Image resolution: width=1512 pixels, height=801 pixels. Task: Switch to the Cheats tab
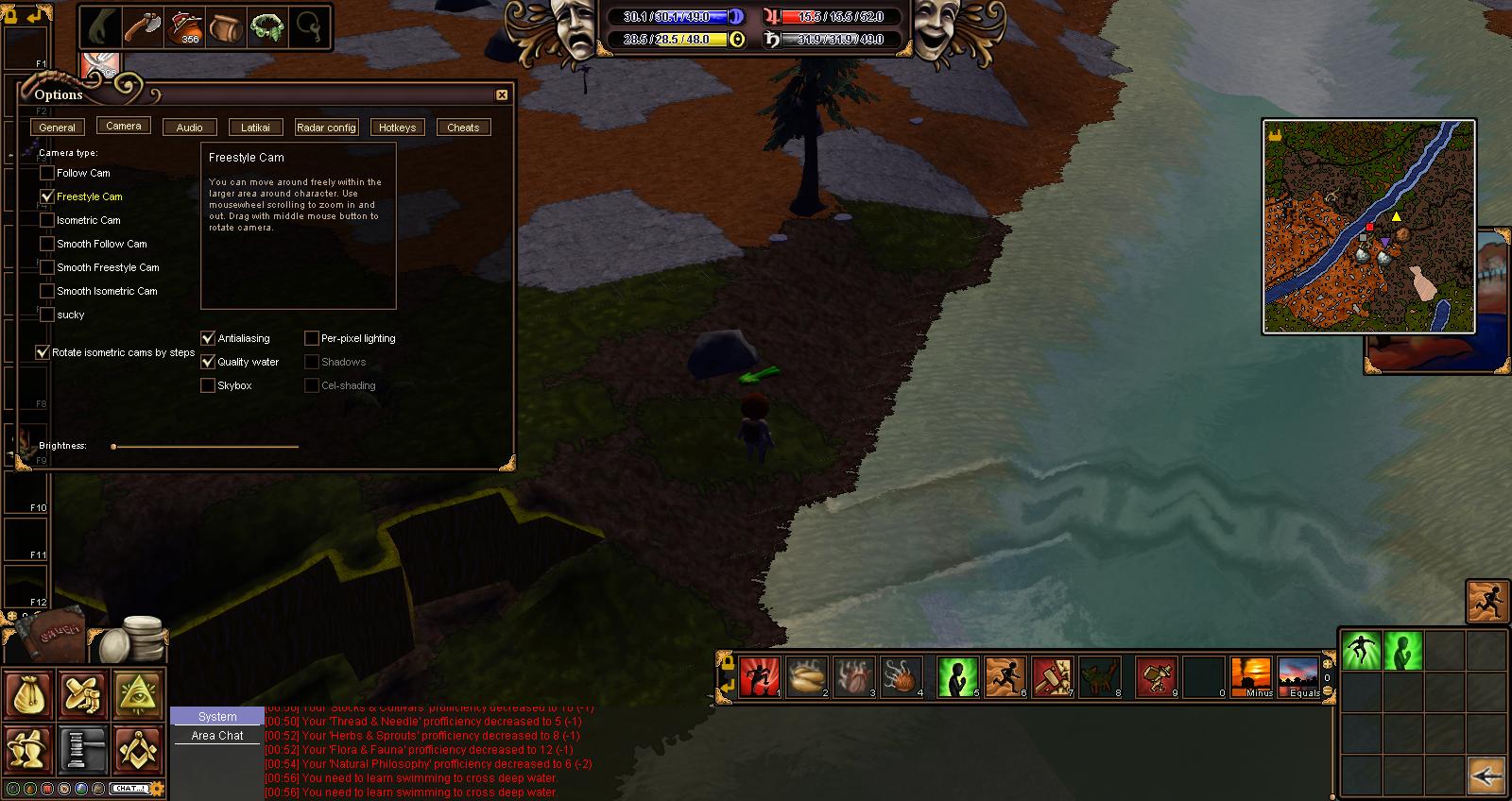tap(463, 128)
